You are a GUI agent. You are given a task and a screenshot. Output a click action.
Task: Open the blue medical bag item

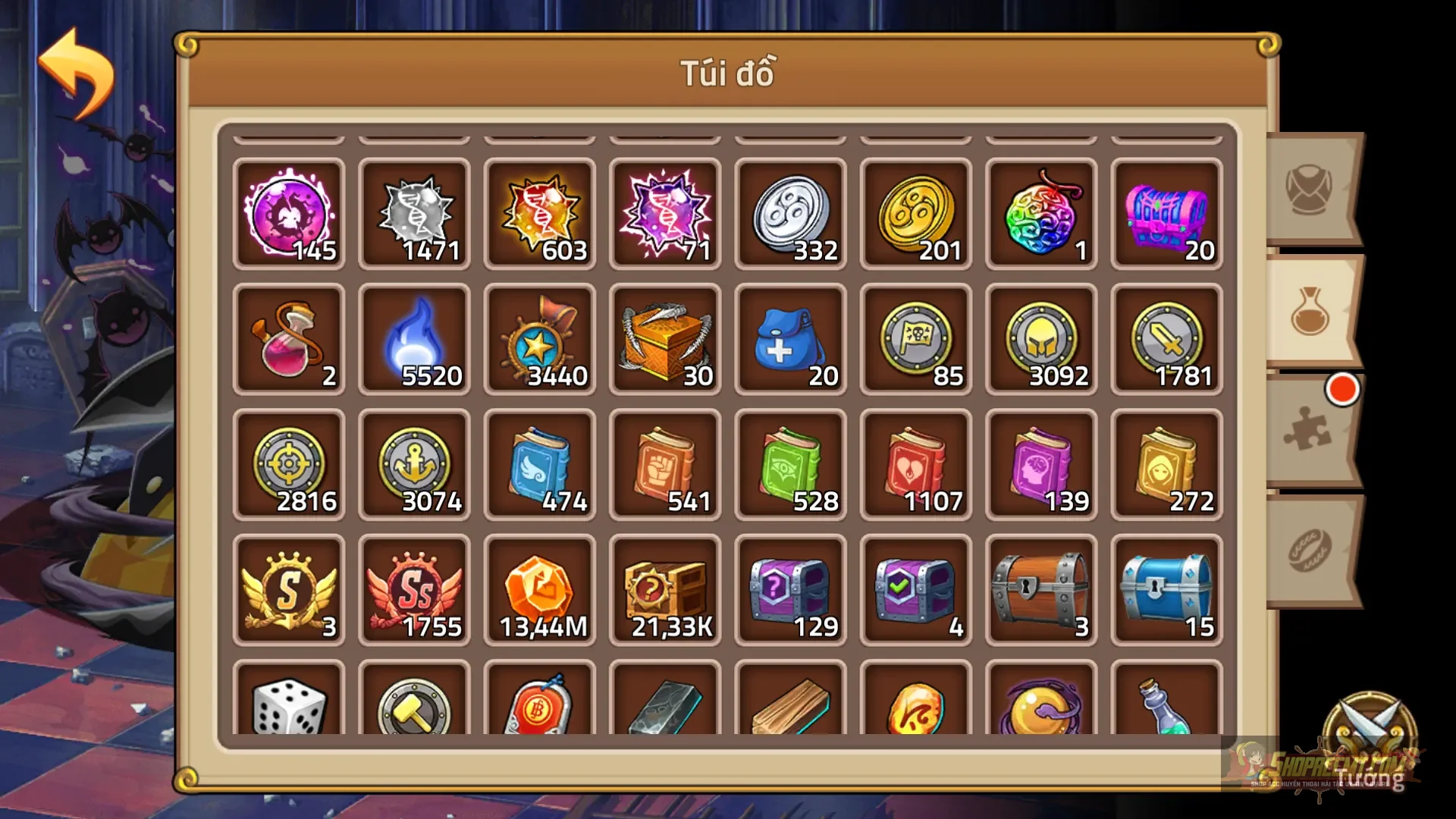tap(790, 340)
